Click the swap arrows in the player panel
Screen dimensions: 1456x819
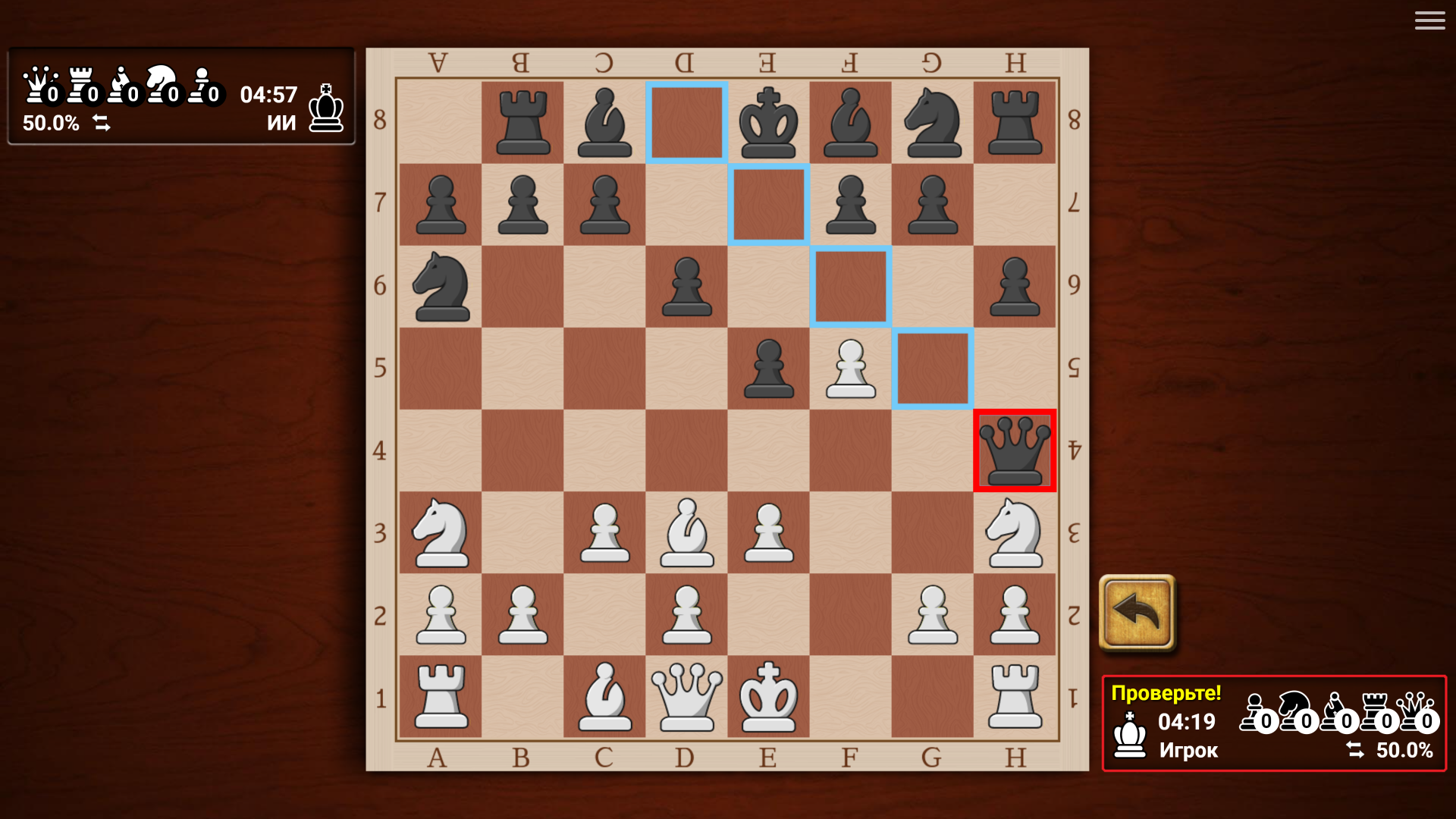coord(1357,750)
